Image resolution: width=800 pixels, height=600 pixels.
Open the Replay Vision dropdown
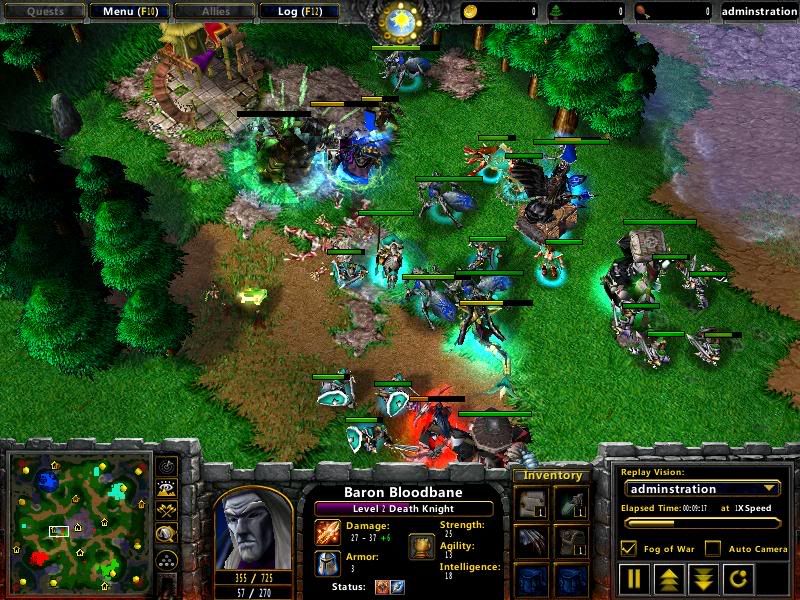point(700,489)
